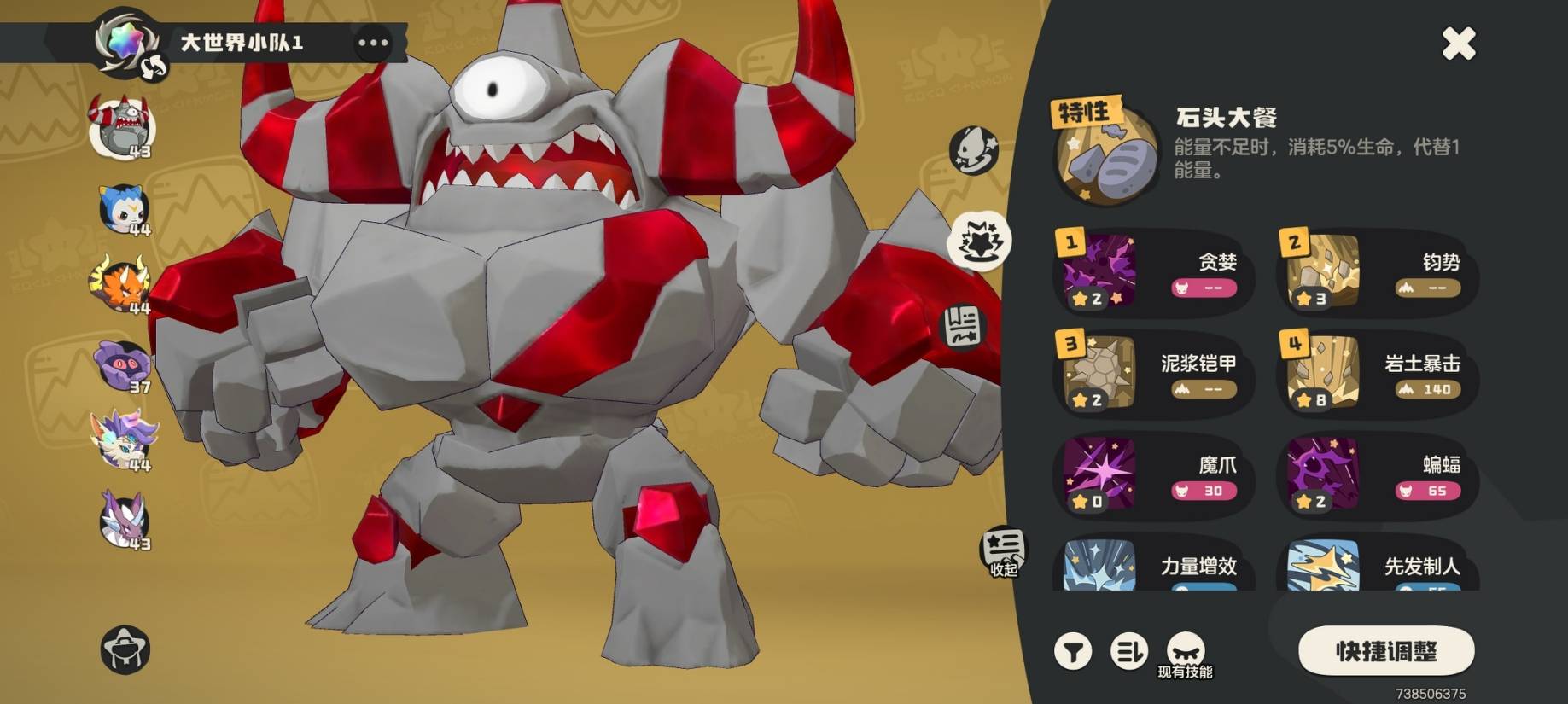Image resolution: width=1568 pixels, height=704 pixels.
Task: Open the 快捷调整 quick adjust button
Action: [1385, 652]
